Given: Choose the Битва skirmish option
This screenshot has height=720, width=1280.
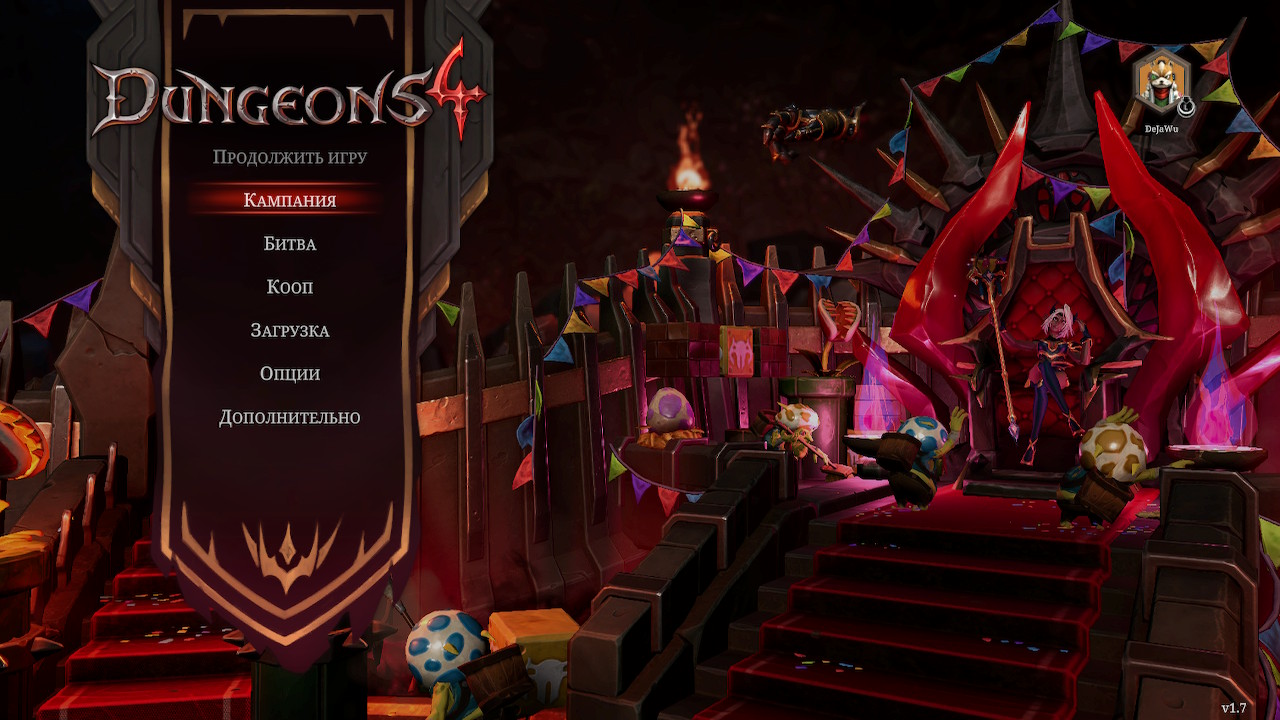Looking at the screenshot, I should 289,243.
